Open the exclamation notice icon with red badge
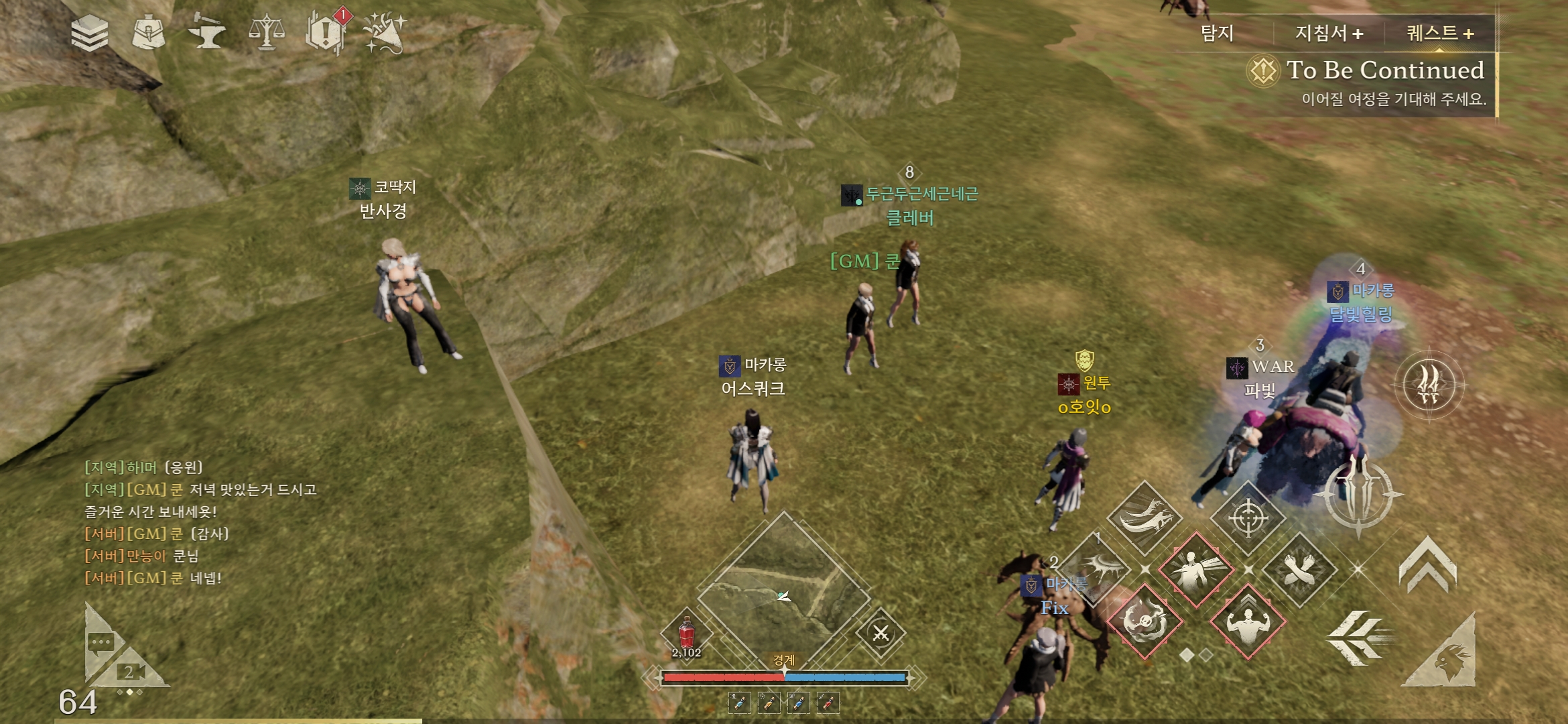The width and height of the screenshot is (1568, 724). pos(326,32)
